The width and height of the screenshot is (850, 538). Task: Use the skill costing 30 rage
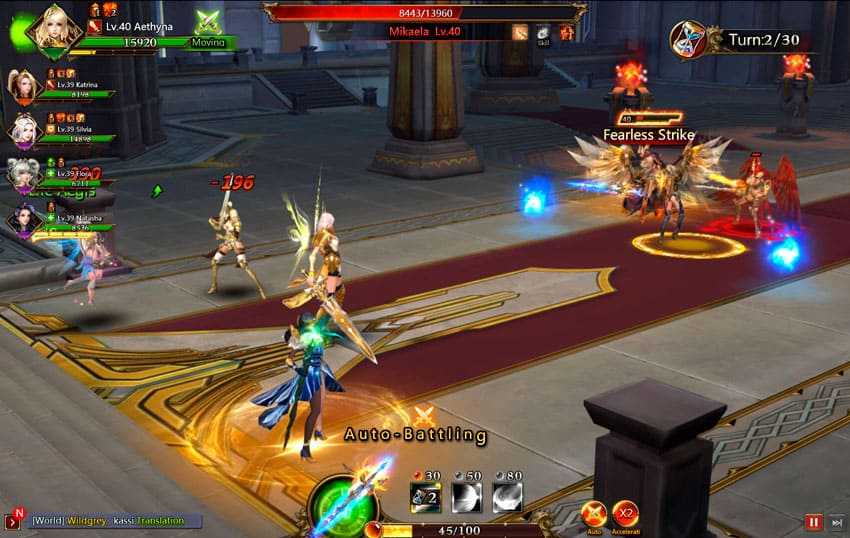[x=425, y=498]
